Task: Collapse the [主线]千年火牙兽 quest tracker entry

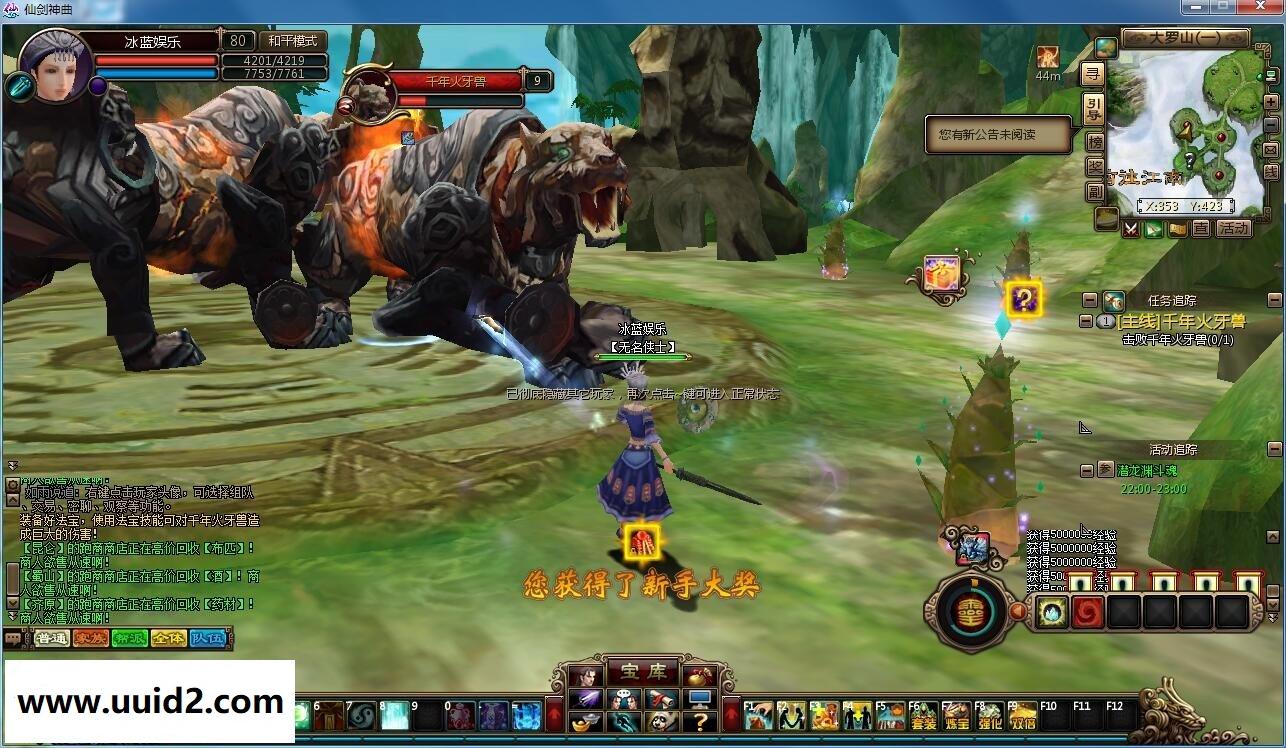Action: 1086,321
